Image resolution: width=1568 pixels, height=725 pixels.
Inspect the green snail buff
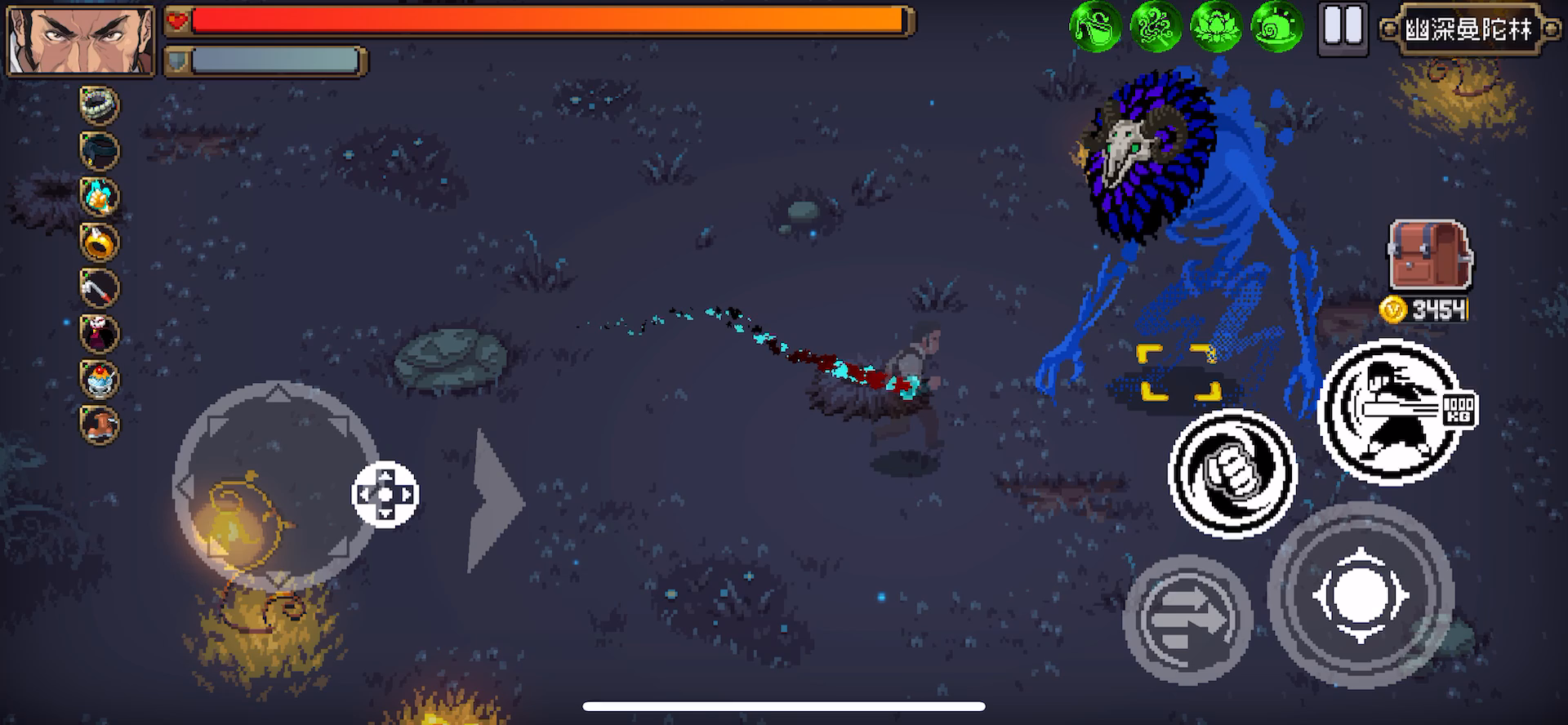click(1276, 27)
